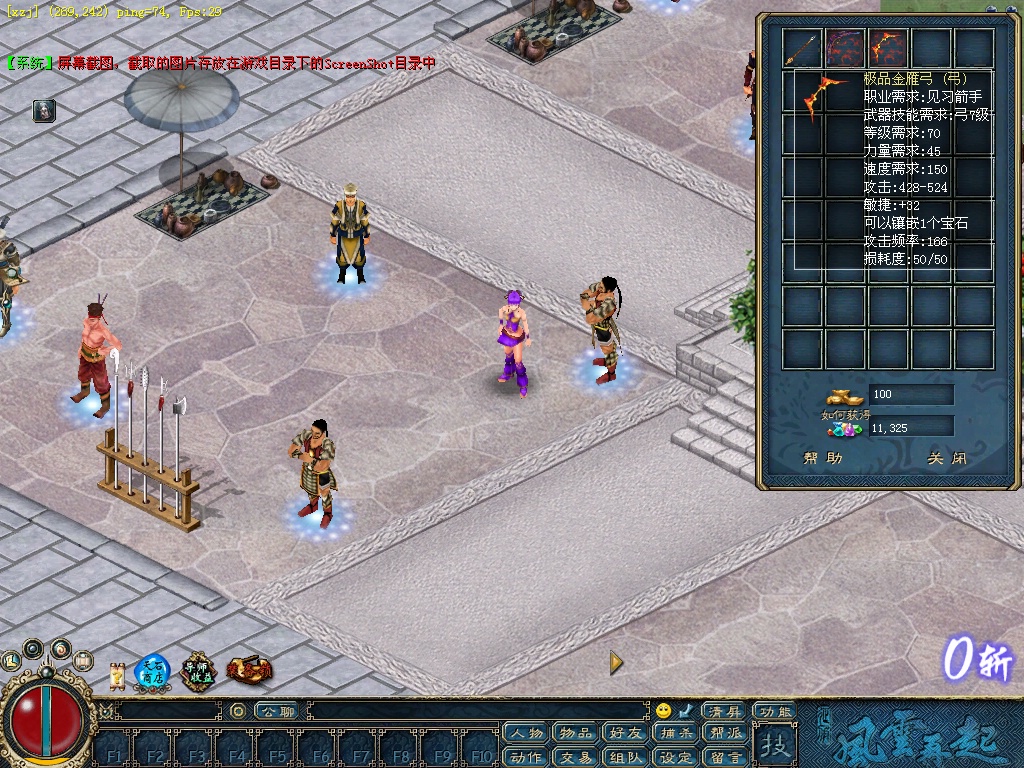Click the 捕杀 button
1024x768 pixels.
click(x=676, y=734)
